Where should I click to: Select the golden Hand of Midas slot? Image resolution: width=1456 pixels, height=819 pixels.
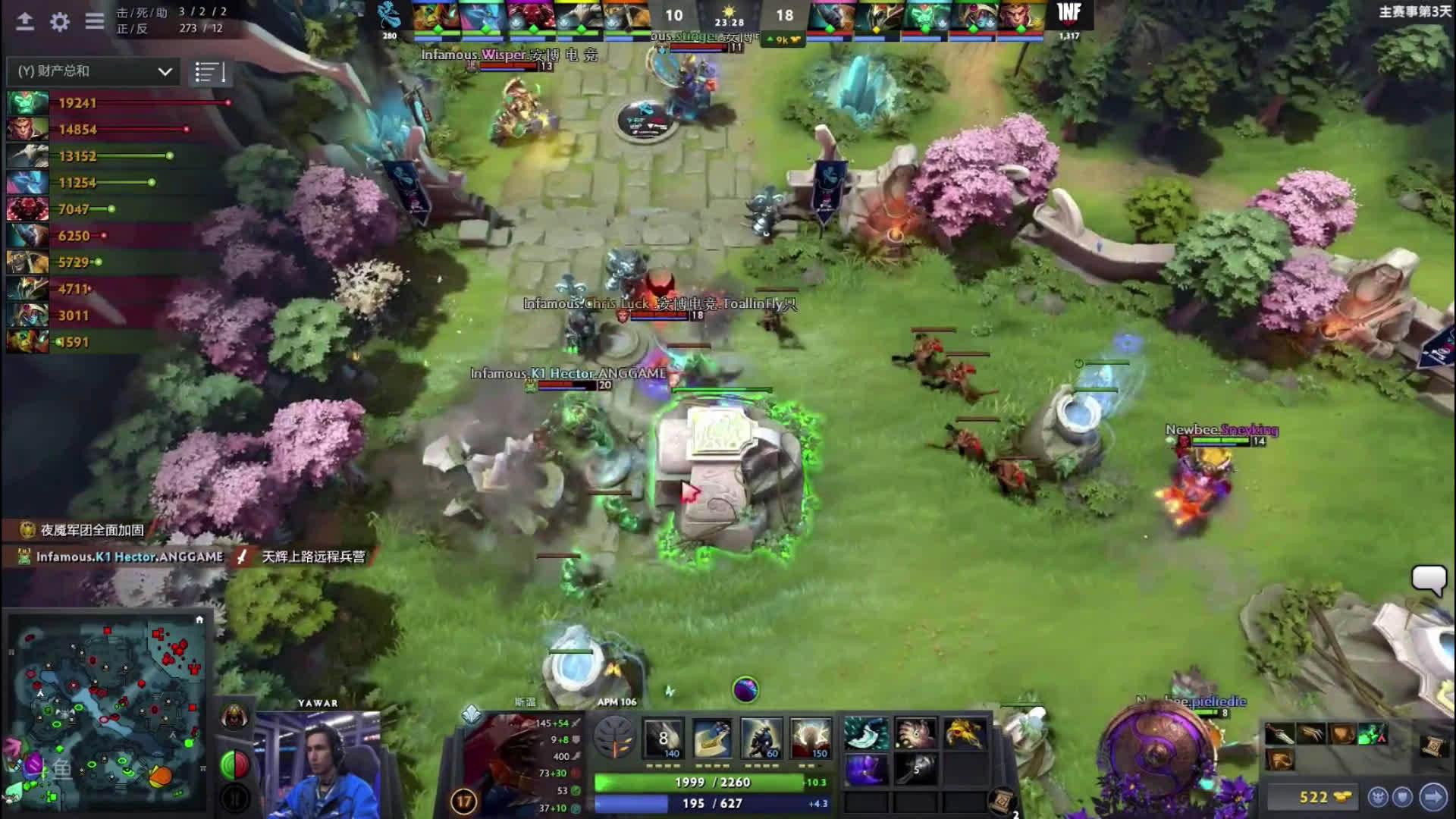pos(965,733)
